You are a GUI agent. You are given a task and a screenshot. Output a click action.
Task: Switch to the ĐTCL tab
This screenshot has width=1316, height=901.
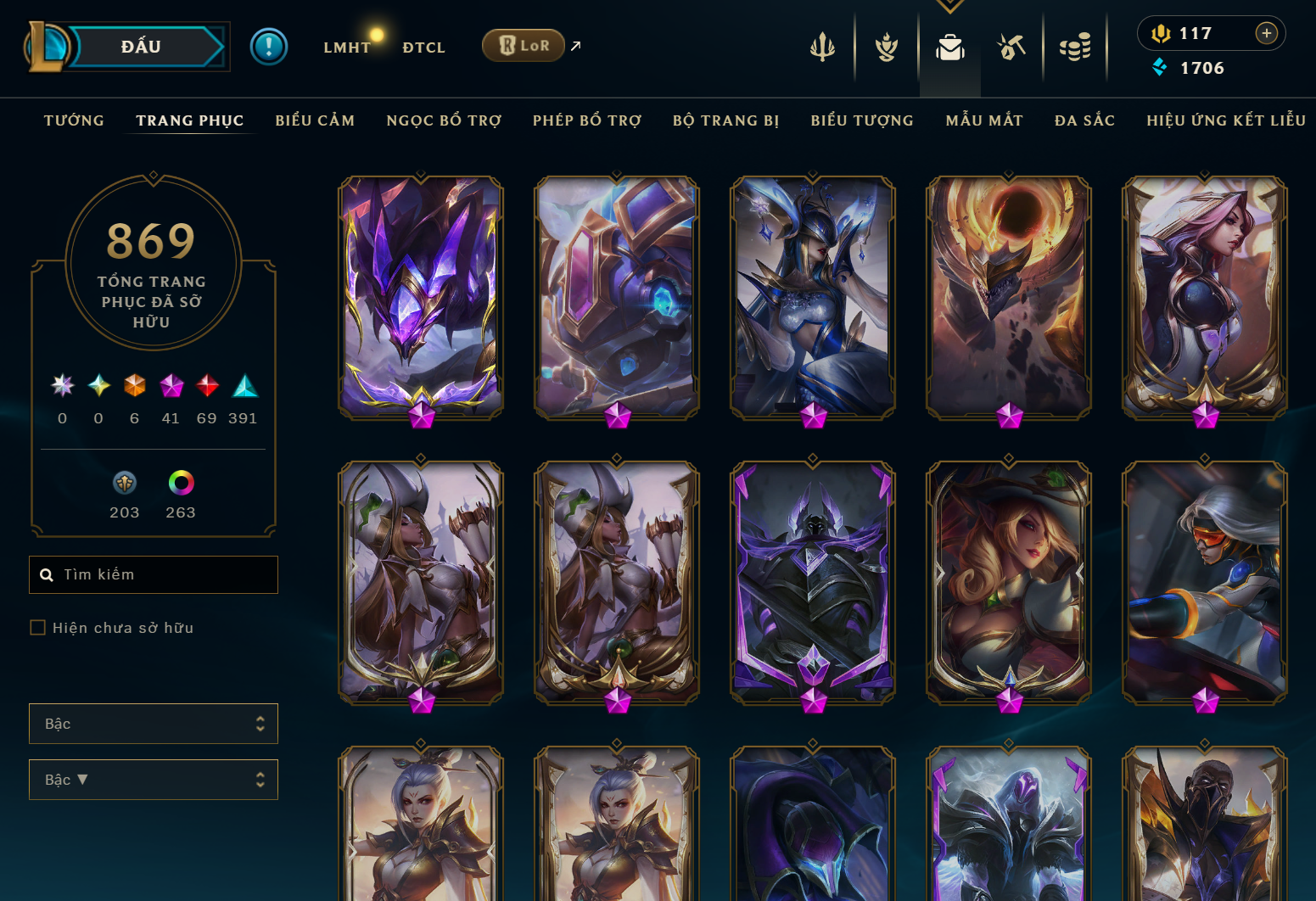(x=423, y=48)
